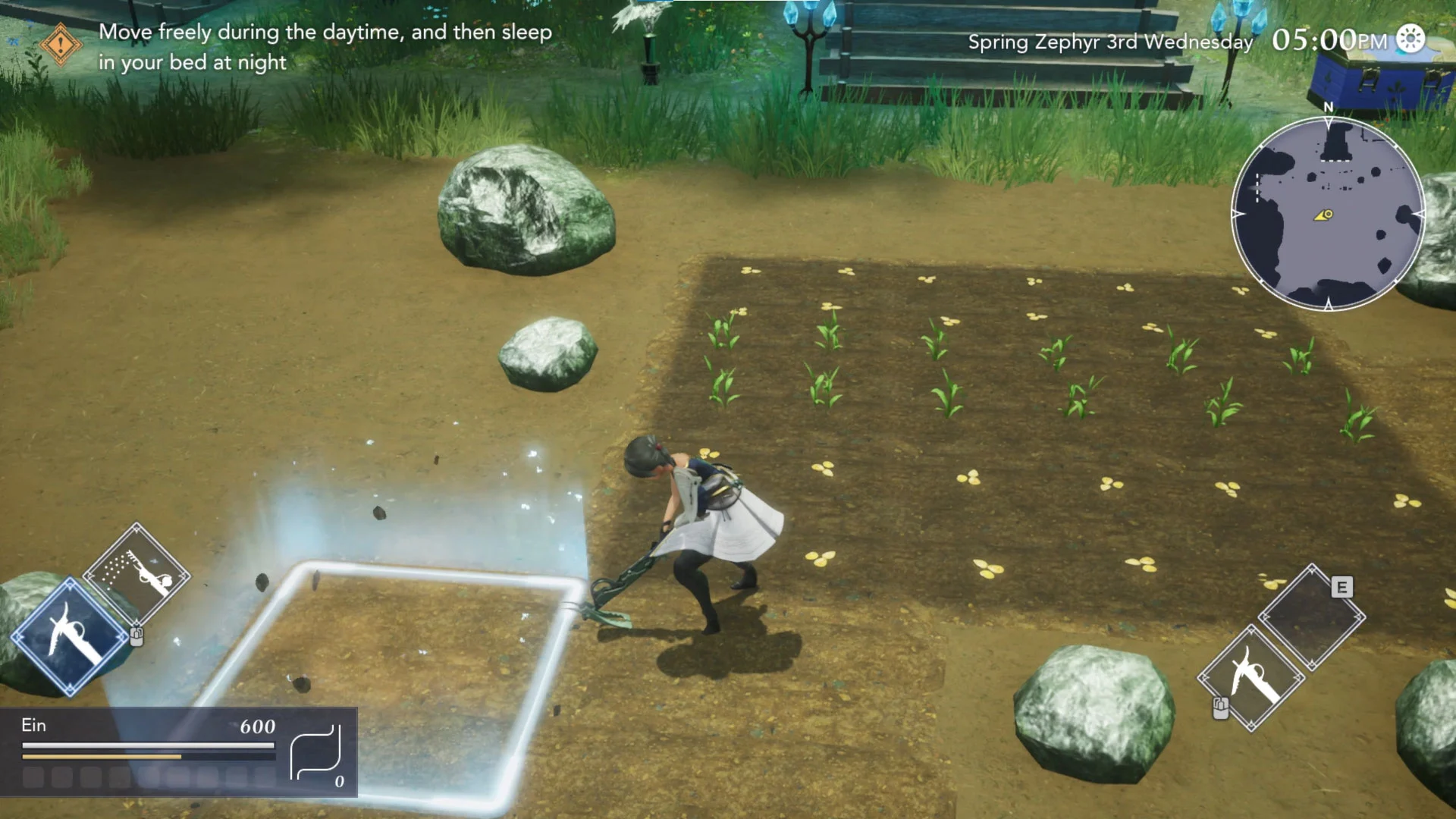Switch to the watering can tool
The image size is (1456, 819).
[136, 574]
